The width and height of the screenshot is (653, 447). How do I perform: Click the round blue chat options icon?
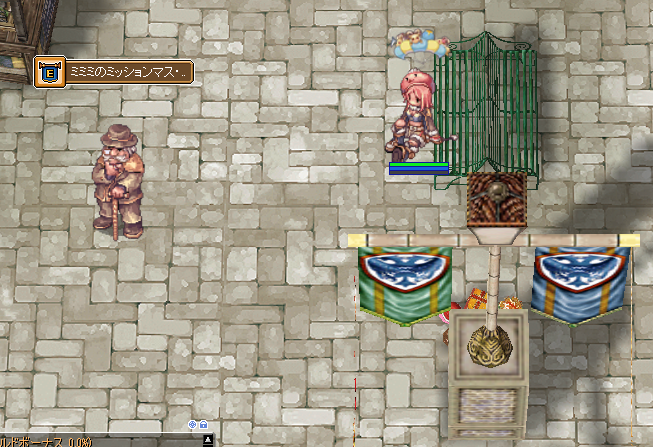[x=193, y=425]
